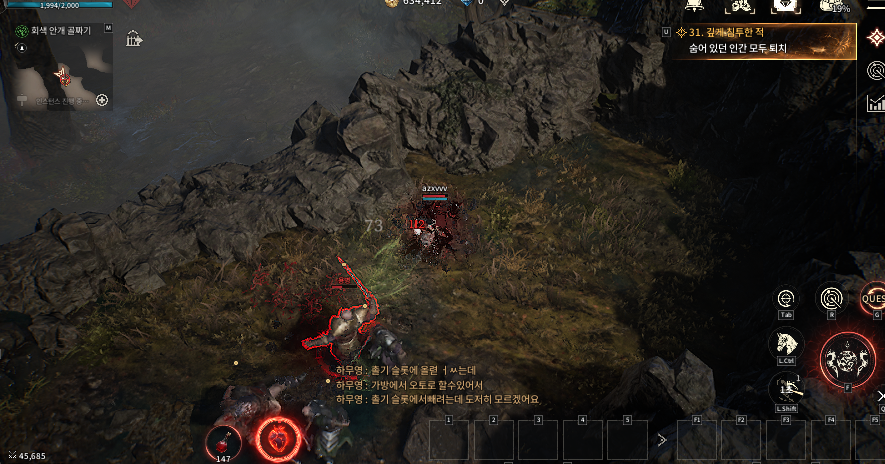The height and width of the screenshot is (464, 885).
Task: Open the bar chart stats icon
Action: (876, 102)
